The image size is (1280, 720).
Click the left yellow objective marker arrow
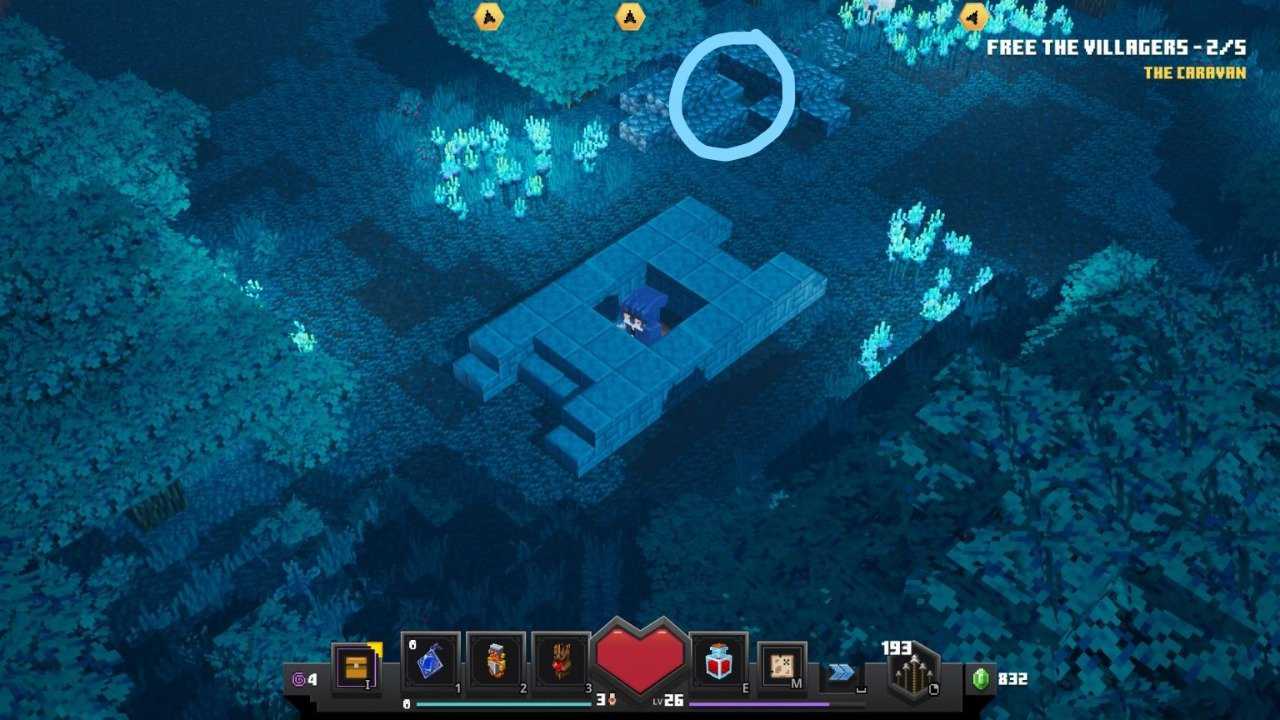point(489,18)
